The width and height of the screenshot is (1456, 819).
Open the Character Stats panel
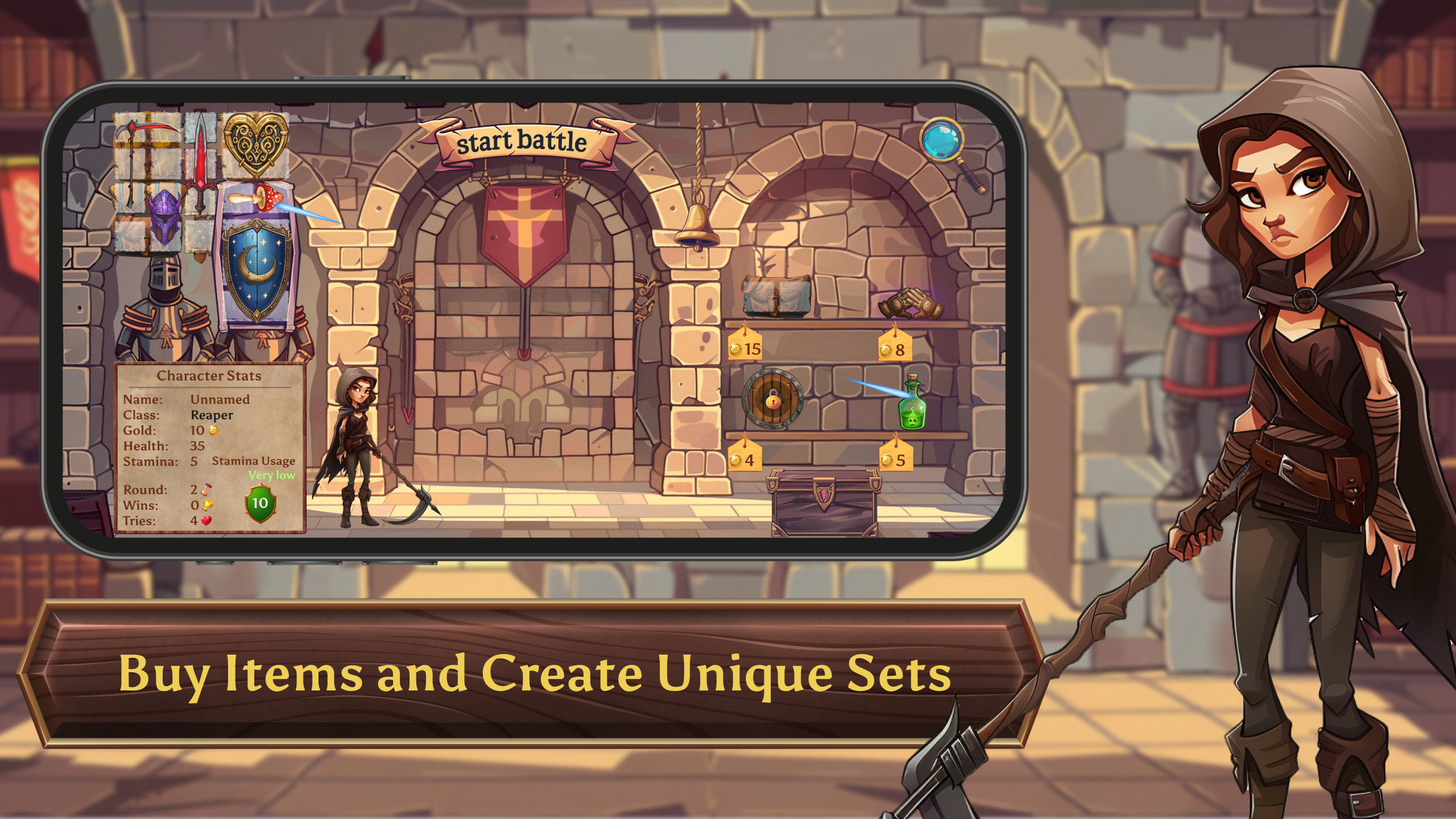point(210,375)
